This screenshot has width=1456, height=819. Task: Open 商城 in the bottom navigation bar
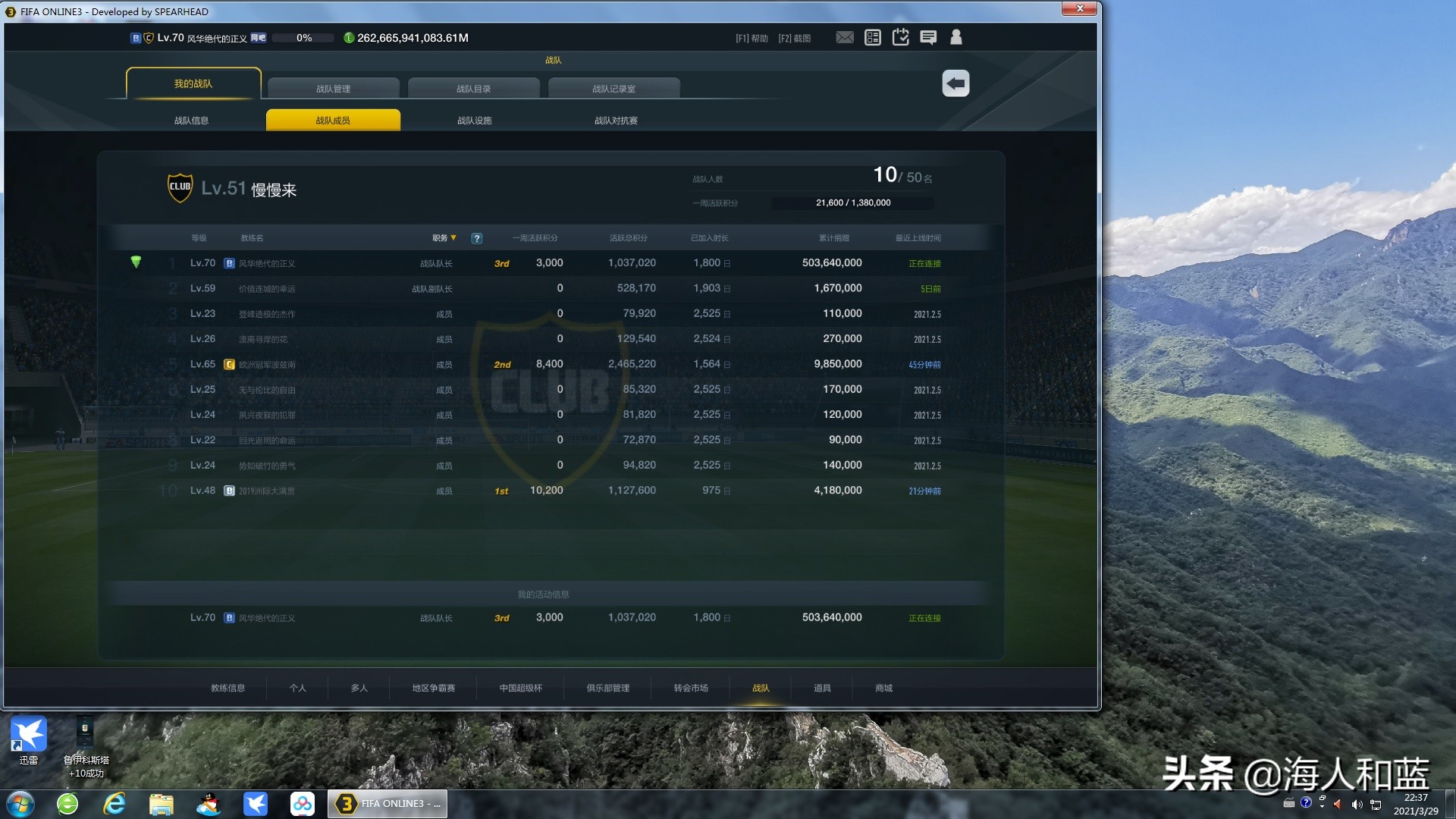pyautogui.click(x=882, y=688)
